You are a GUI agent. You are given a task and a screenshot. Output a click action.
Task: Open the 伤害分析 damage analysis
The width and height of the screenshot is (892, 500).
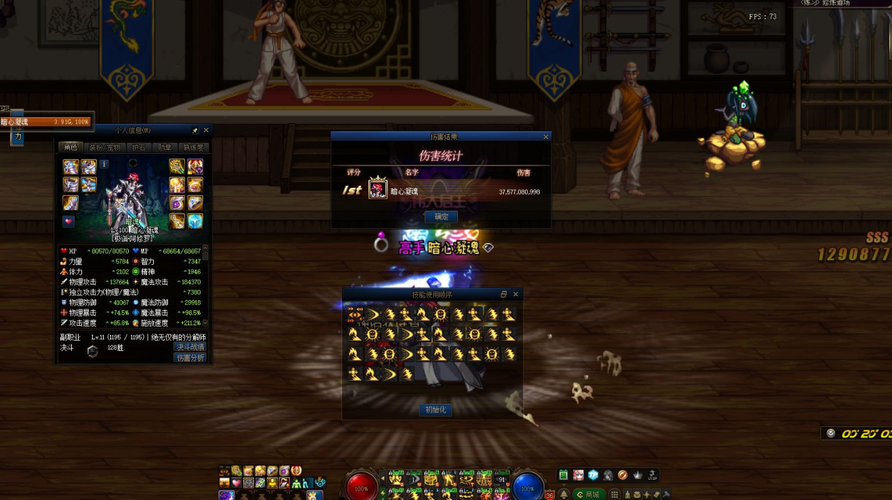(x=190, y=357)
